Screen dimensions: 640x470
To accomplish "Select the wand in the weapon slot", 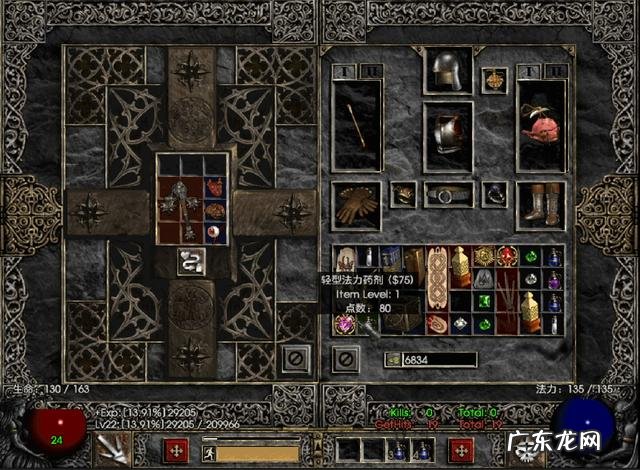I will pyautogui.click(x=356, y=125).
